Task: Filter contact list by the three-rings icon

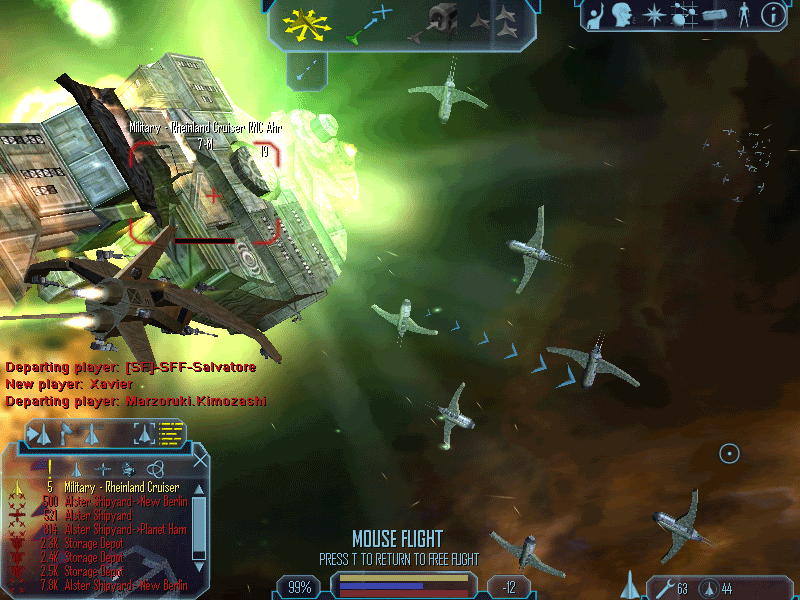Action: point(155,468)
